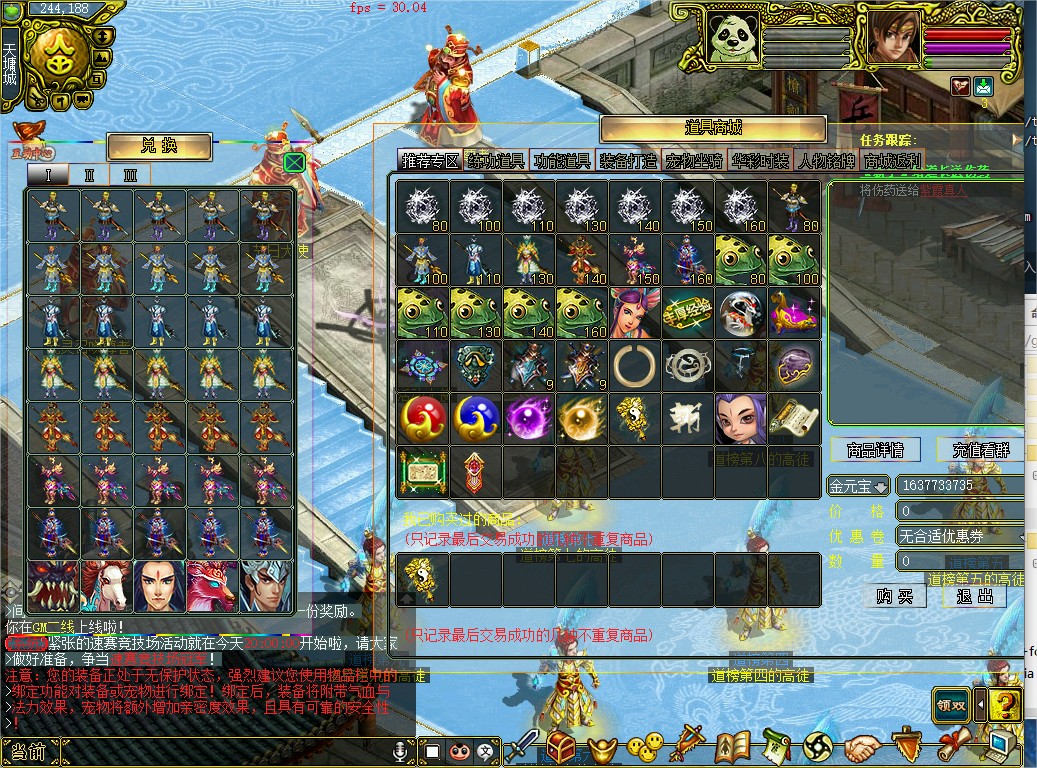1037x768 pixels.
Task: Show the 华彩时装 category
Action: [x=759, y=161]
